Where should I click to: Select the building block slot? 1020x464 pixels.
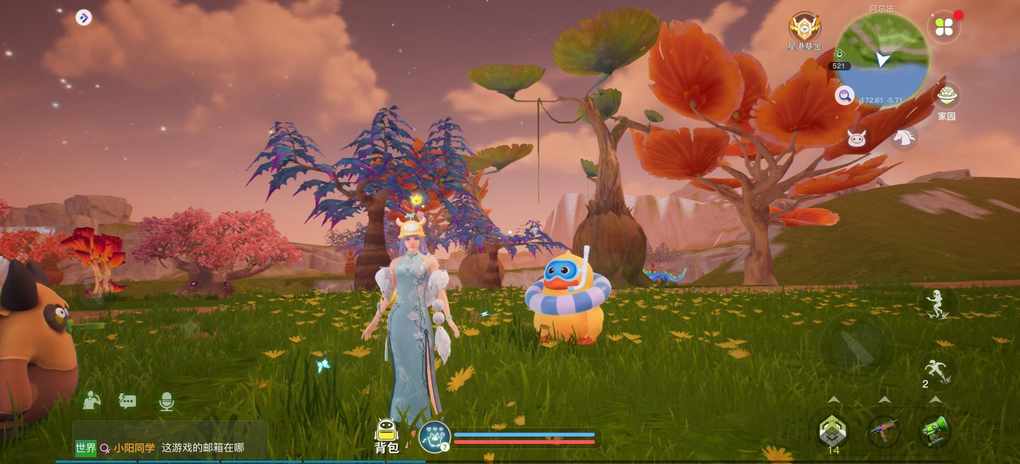pyautogui.click(x=833, y=430)
